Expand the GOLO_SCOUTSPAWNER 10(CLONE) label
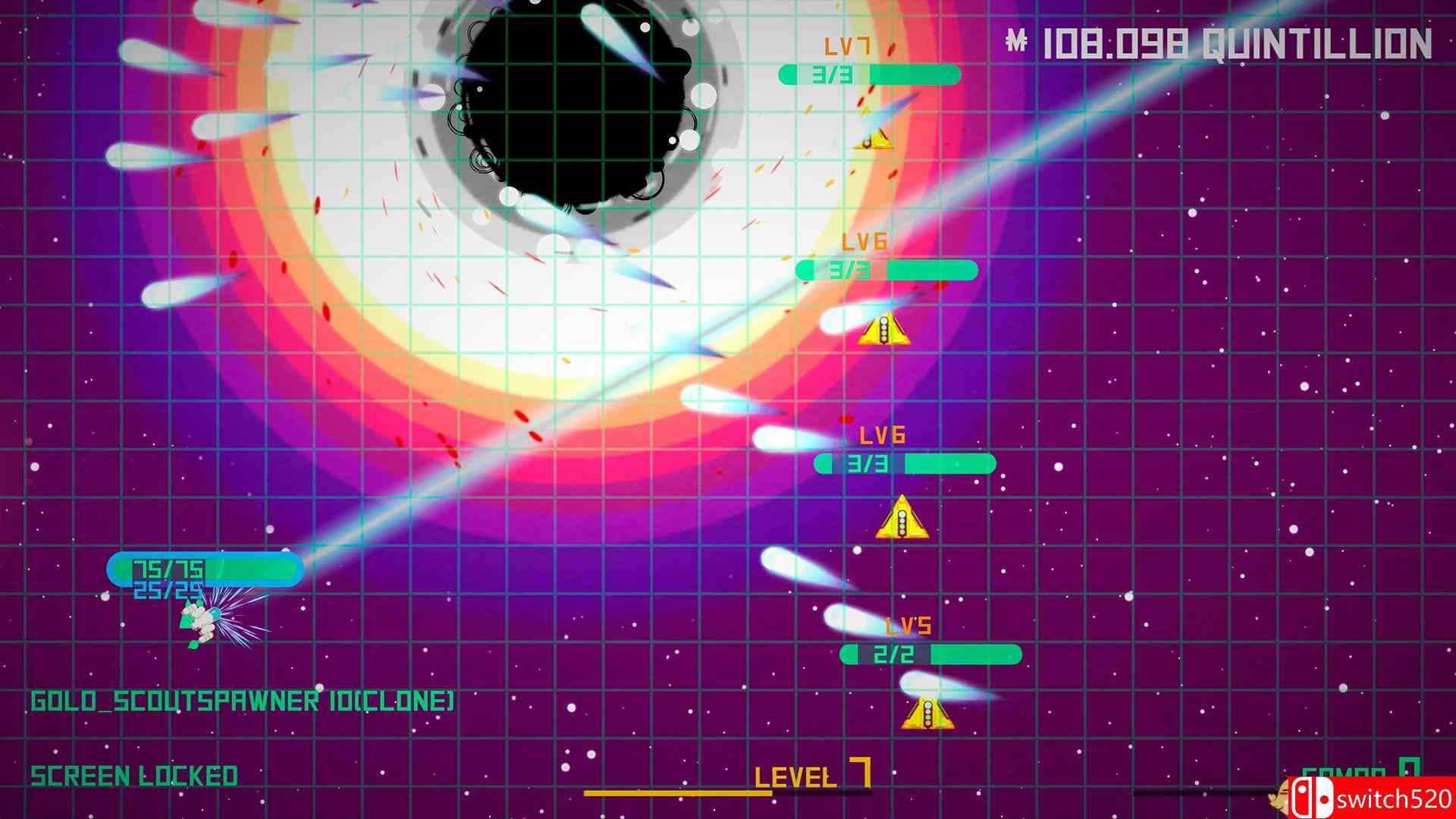 coord(244,701)
